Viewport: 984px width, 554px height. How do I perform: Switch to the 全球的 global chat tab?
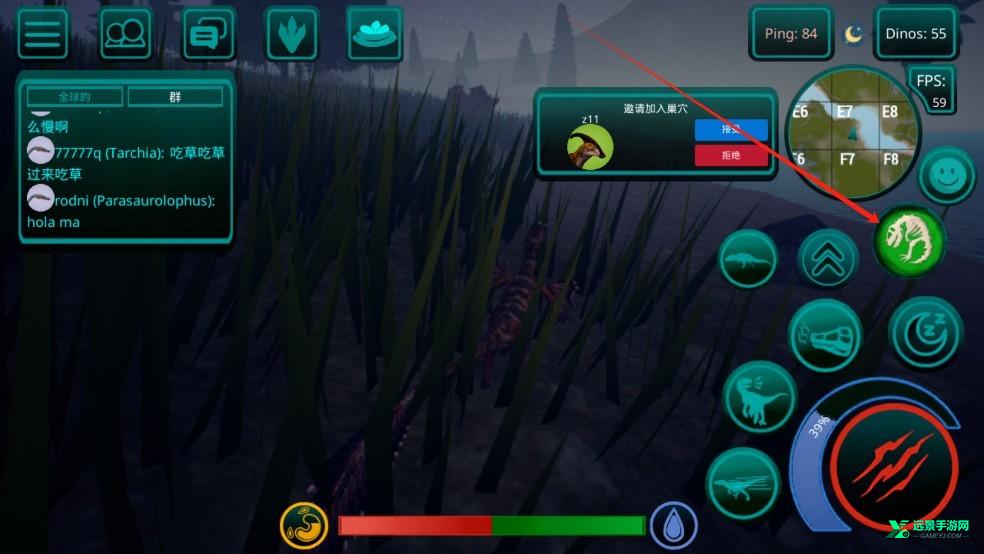click(75, 97)
